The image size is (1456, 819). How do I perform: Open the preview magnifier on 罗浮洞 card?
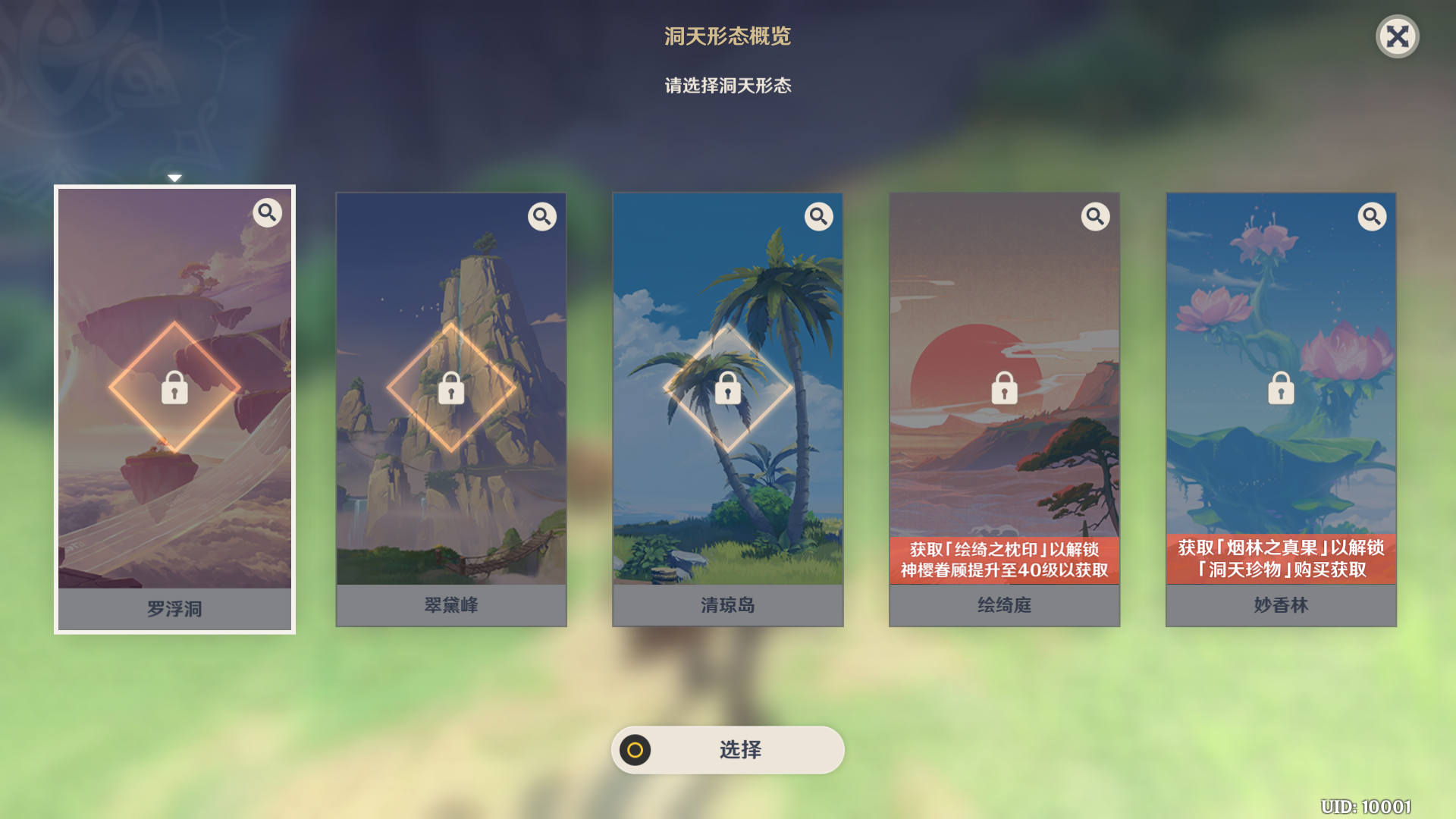[x=266, y=215]
